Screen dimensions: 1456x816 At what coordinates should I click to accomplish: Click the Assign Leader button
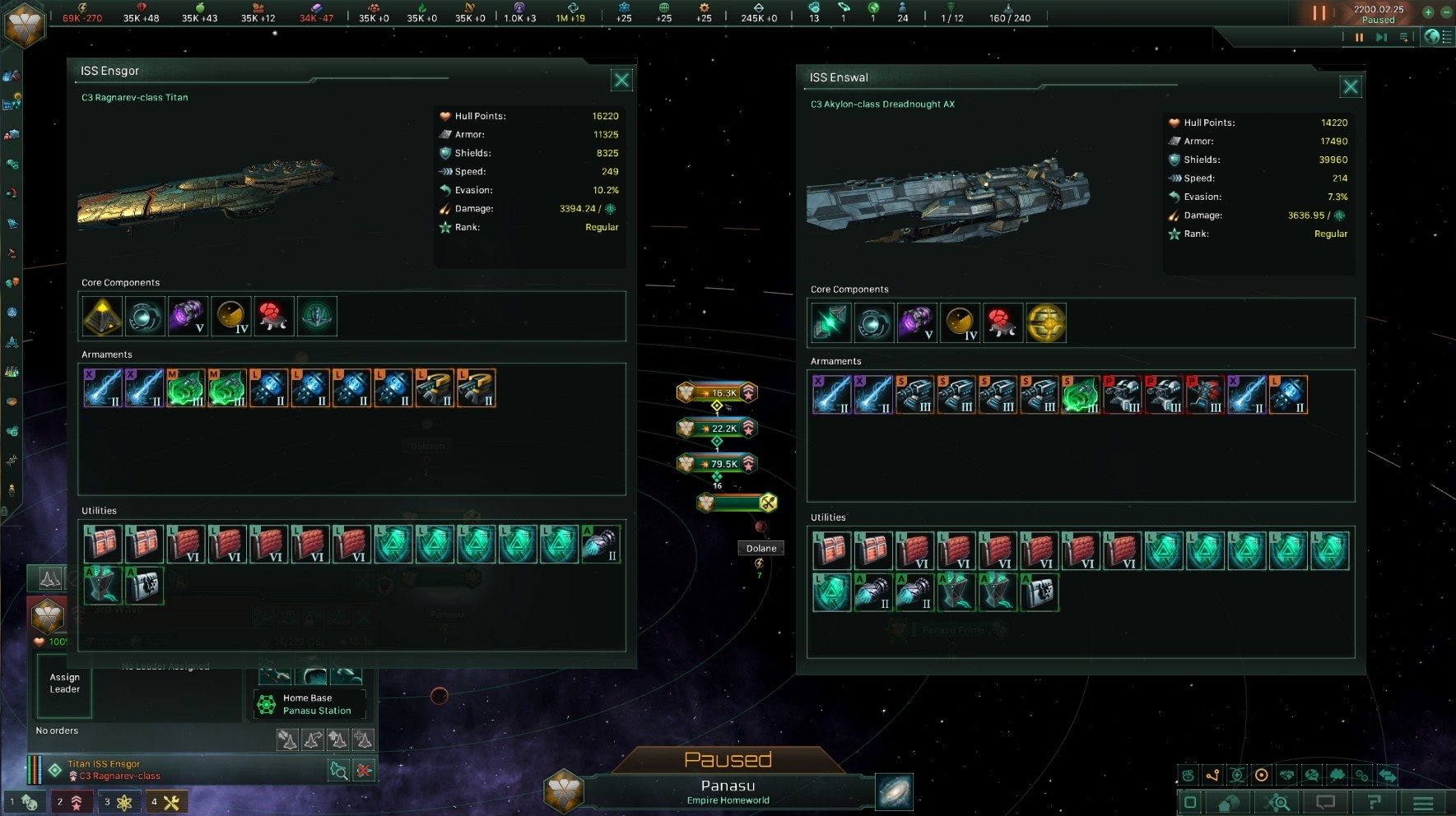(x=63, y=684)
